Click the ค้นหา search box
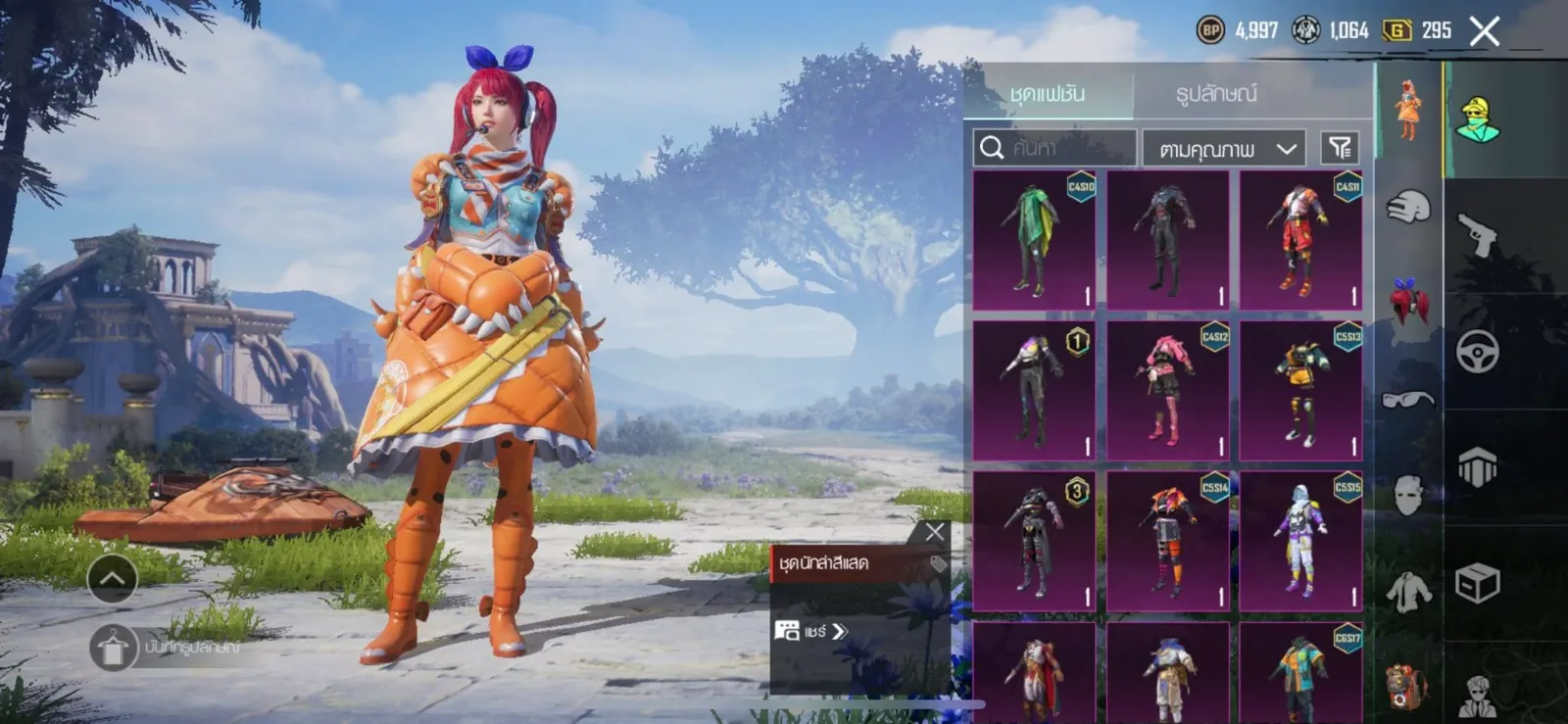This screenshot has width=1568, height=724. [x=1053, y=148]
